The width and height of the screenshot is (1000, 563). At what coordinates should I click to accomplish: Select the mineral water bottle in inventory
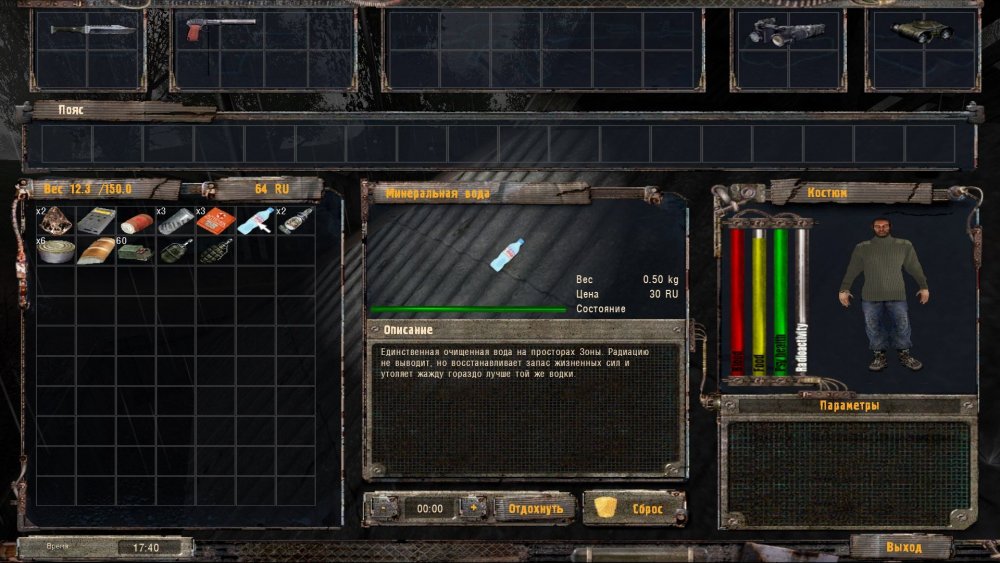(x=255, y=221)
